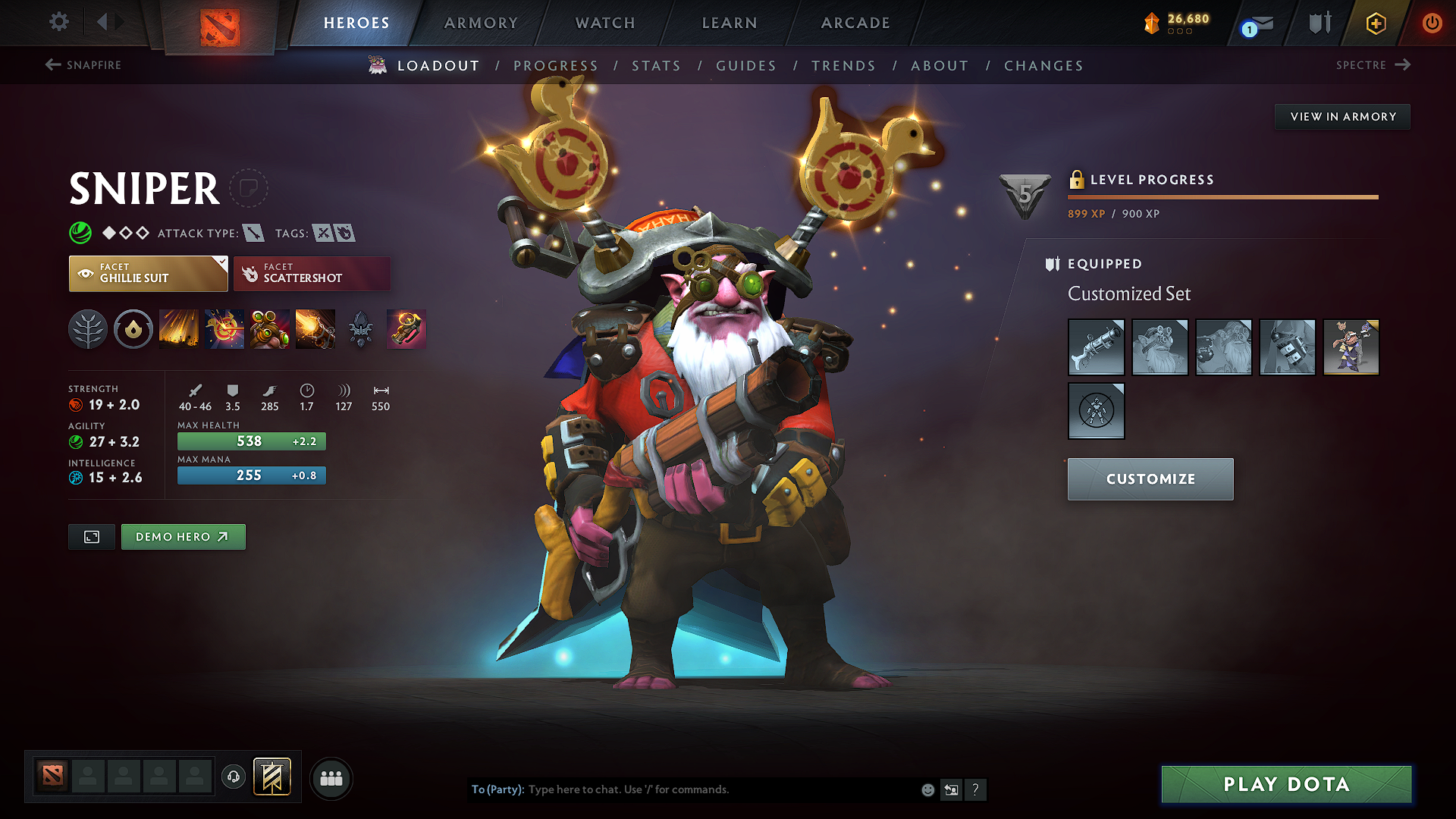The width and height of the screenshot is (1456, 819).
Task: Switch to the STATS tab
Action: 656,65
